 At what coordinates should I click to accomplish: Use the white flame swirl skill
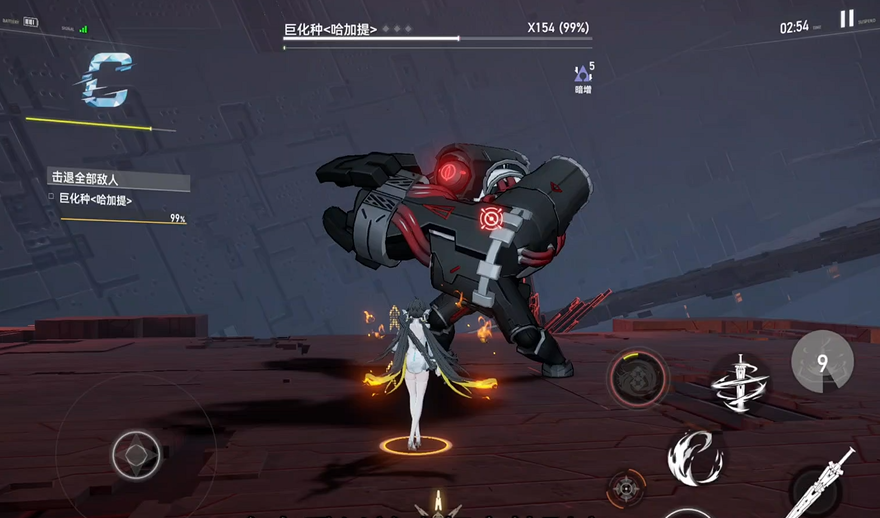(x=695, y=457)
